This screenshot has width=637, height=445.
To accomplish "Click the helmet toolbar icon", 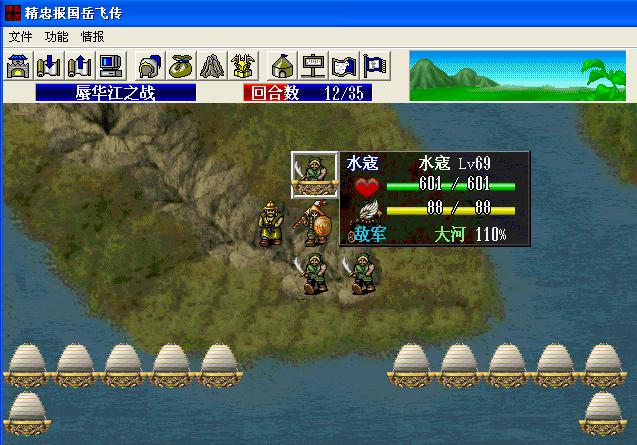I will (151, 66).
